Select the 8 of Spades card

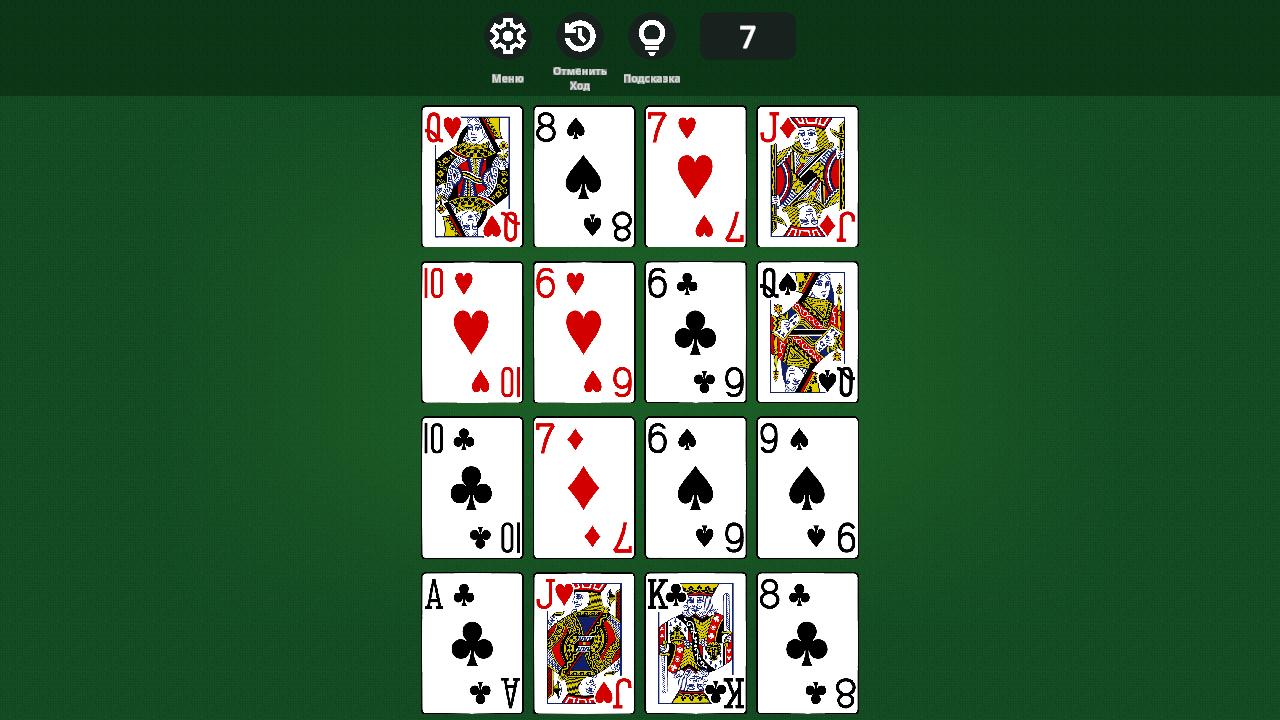point(583,176)
